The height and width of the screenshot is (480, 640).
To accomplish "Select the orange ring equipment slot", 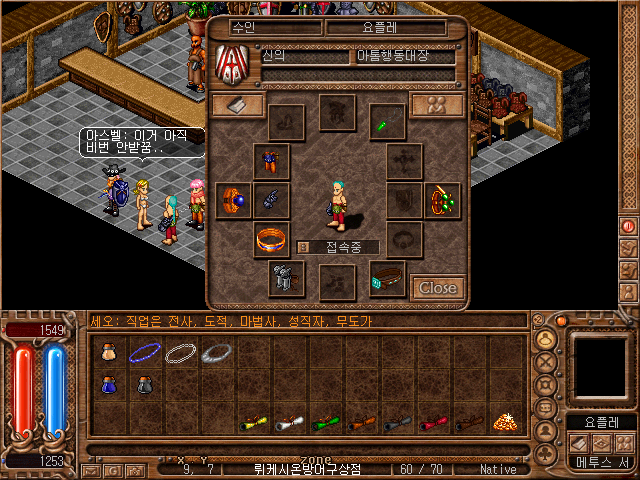I will coord(271,240).
